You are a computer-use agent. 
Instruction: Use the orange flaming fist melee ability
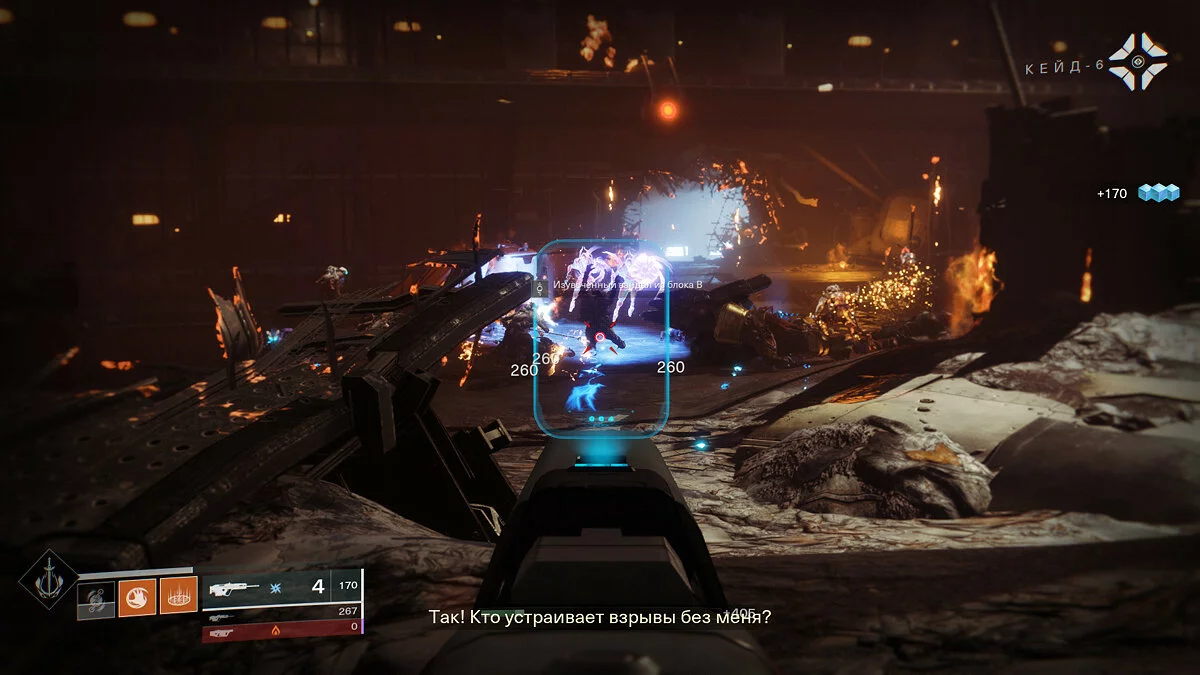click(x=137, y=597)
